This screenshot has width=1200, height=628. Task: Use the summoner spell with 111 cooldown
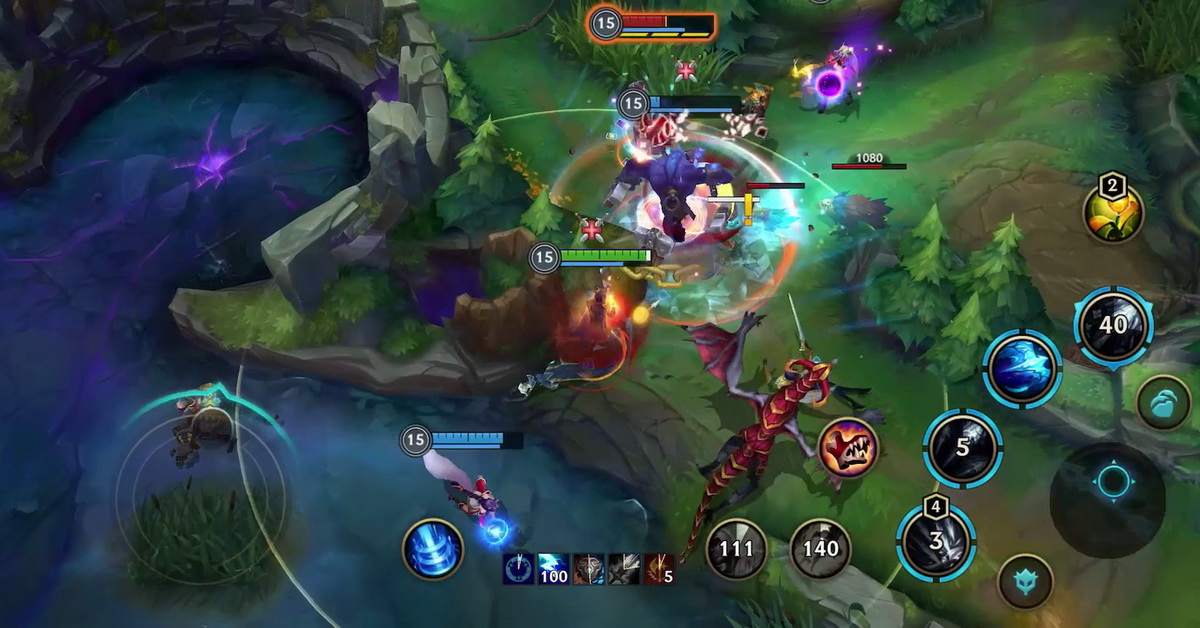tap(736, 549)
